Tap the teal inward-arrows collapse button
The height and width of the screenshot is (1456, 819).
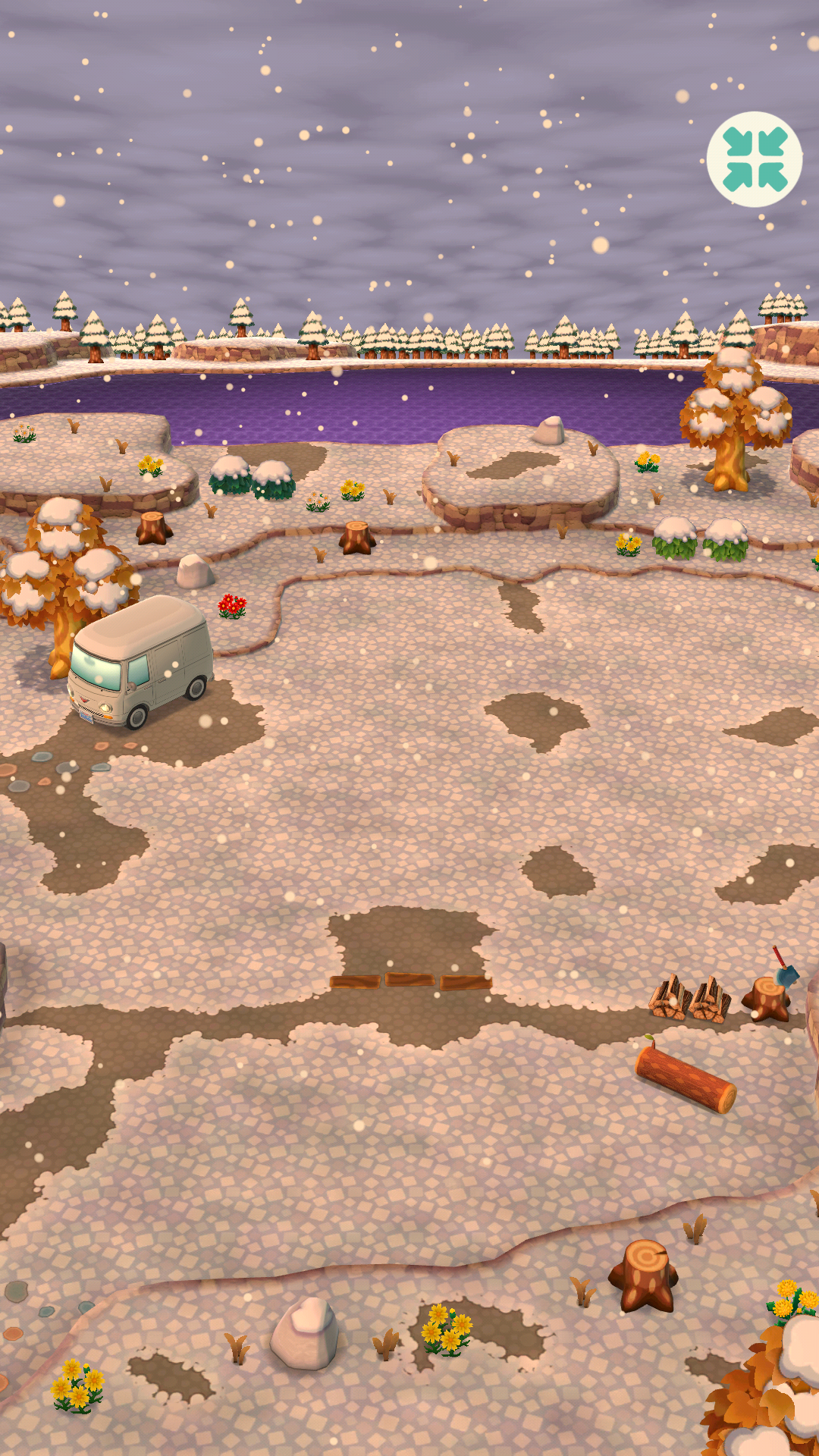coord(755,159)
